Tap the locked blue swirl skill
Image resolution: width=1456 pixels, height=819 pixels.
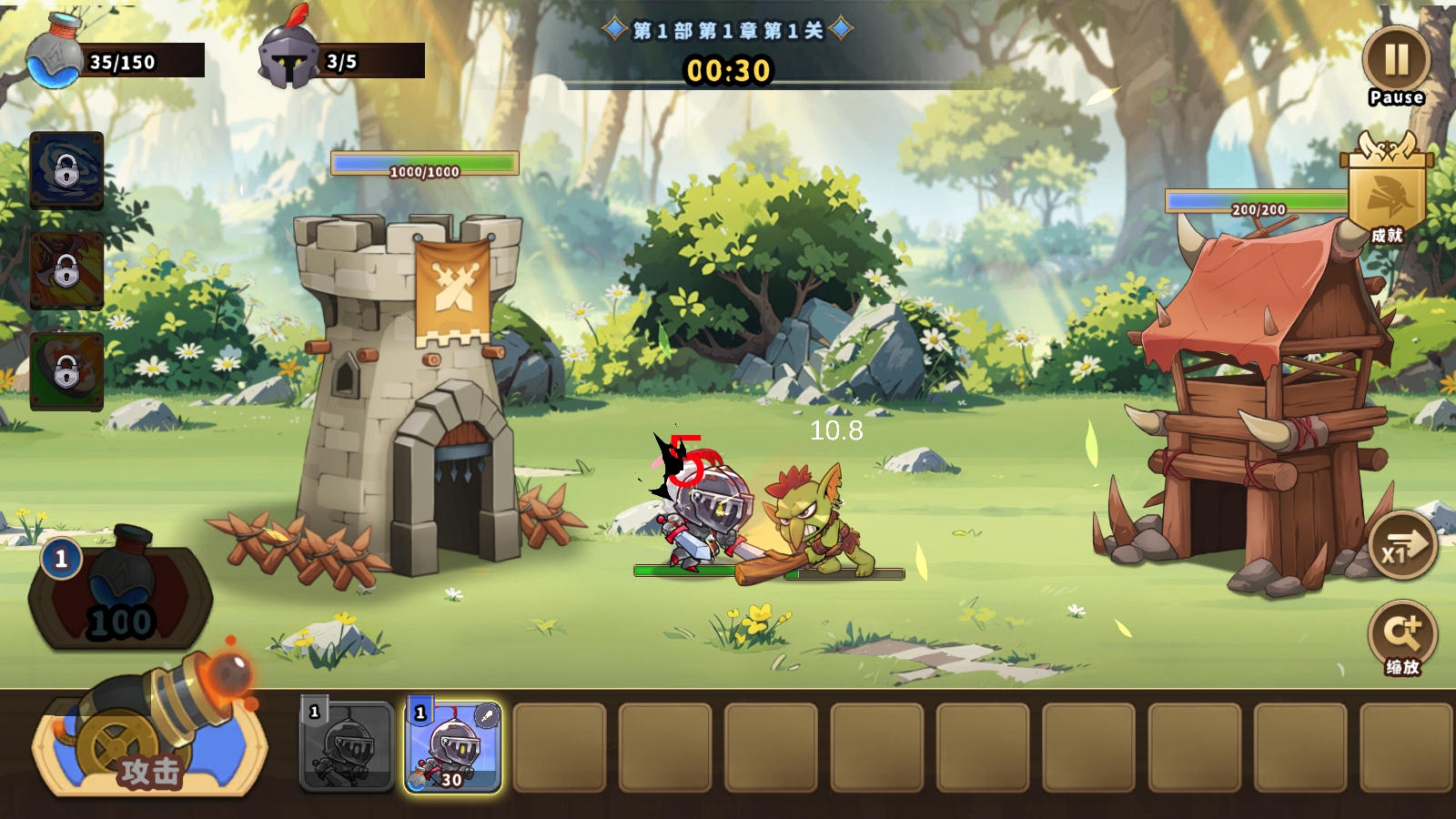(66, 170)
